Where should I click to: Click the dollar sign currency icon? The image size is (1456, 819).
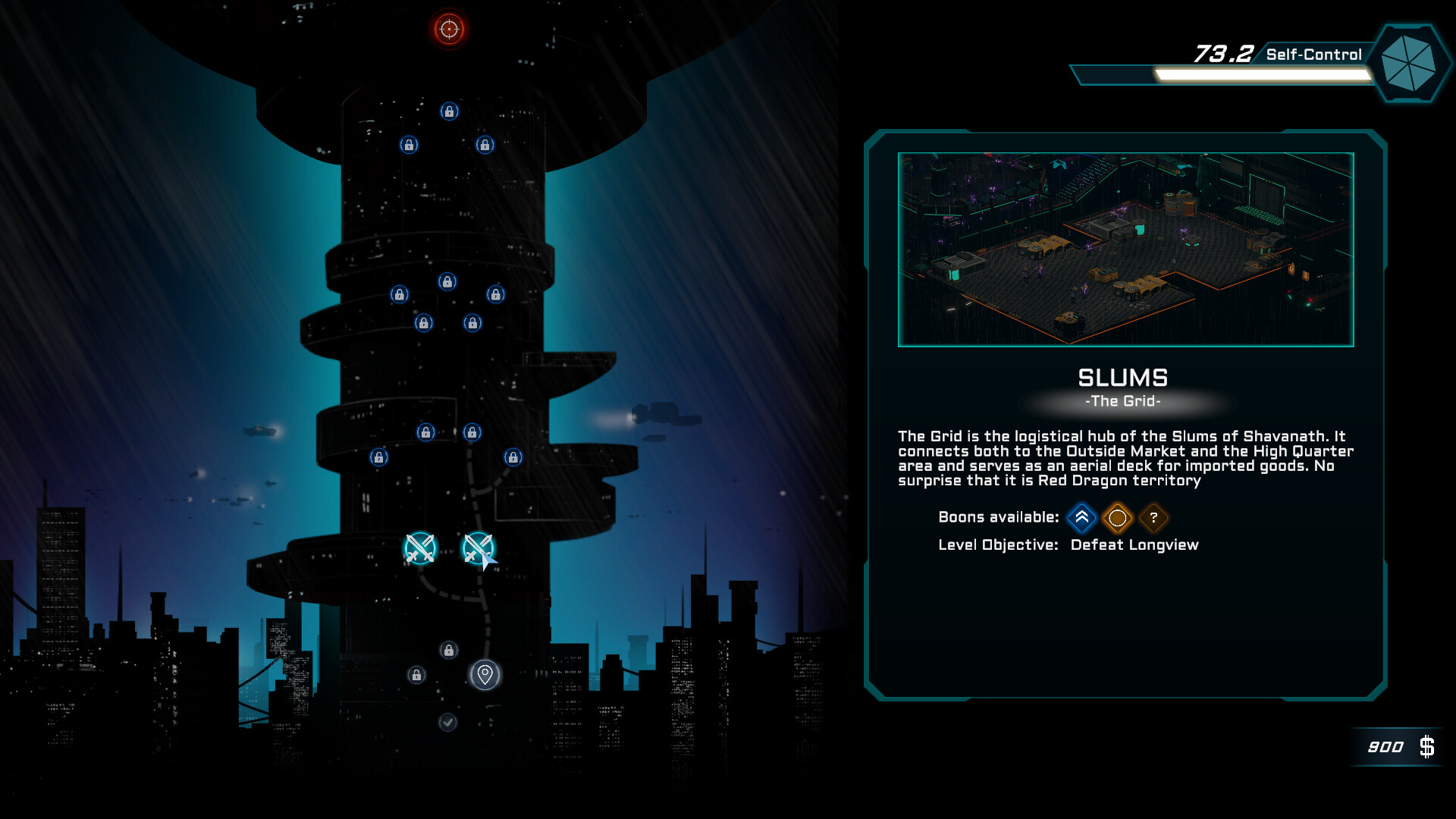pos(1429,747)
